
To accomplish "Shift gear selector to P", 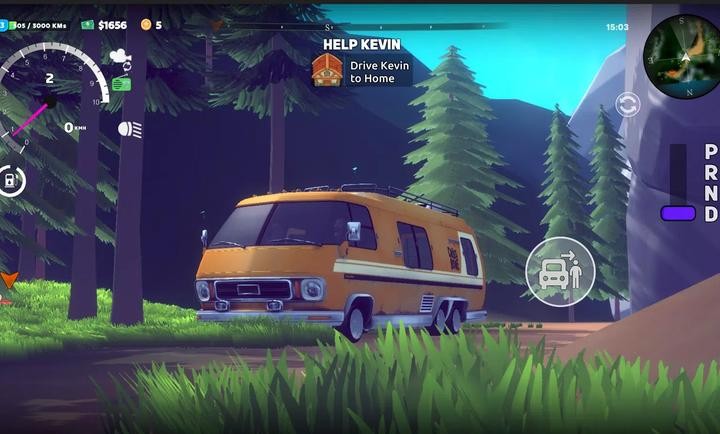I will [710, 152].
